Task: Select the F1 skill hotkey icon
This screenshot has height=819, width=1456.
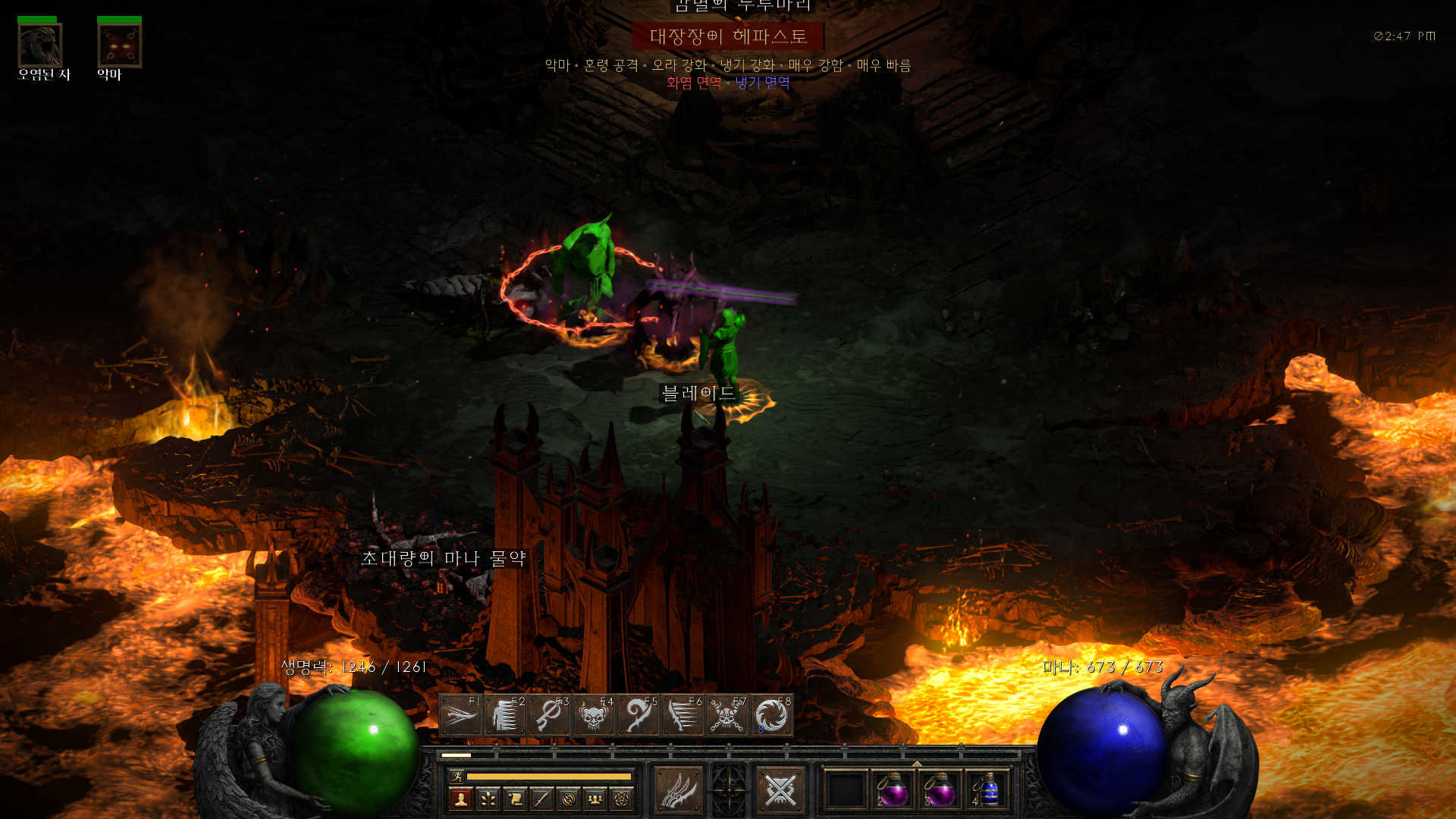Action: [x=460, y=714]
